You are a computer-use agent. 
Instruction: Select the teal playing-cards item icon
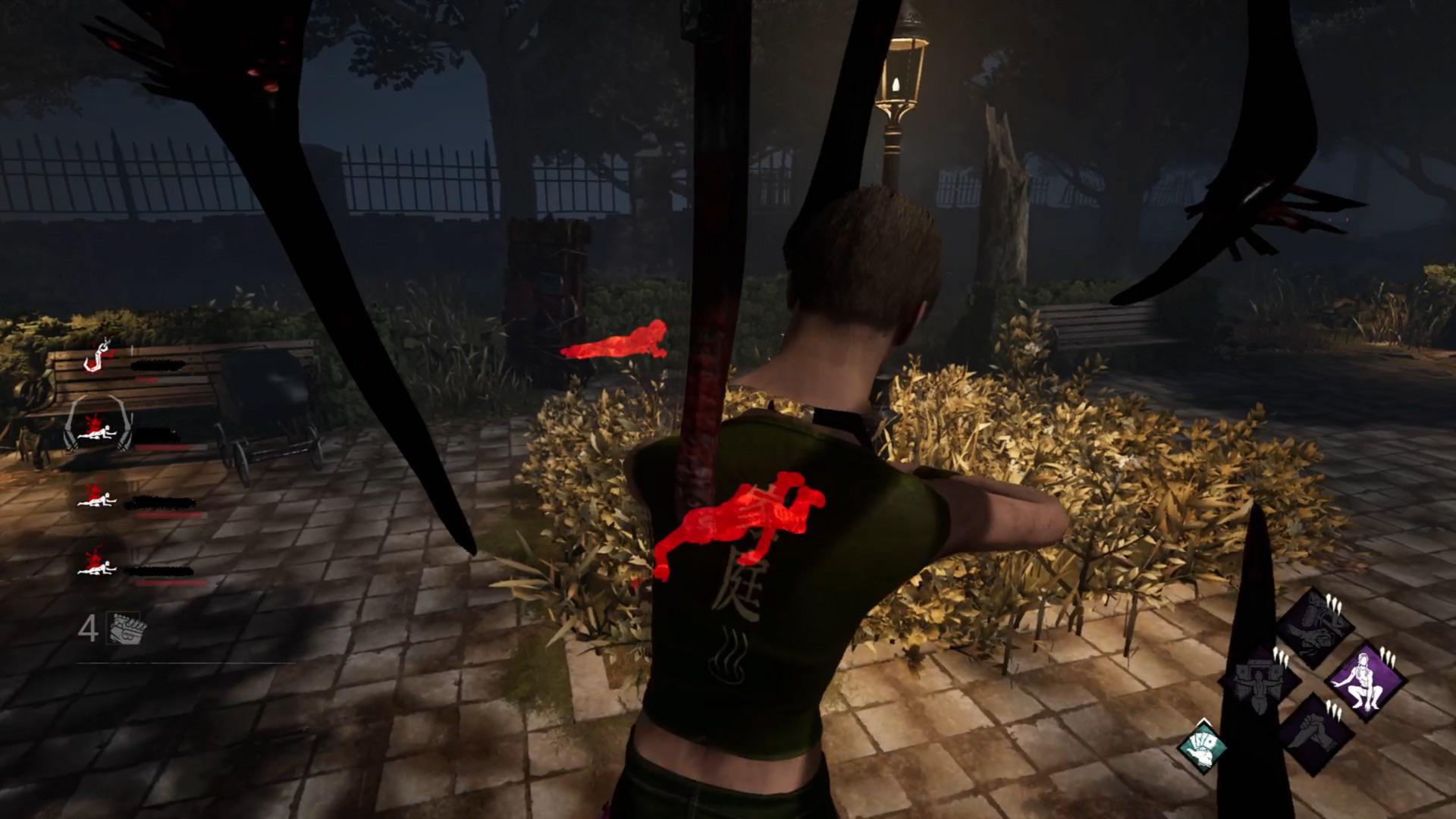click(1203, 748)
